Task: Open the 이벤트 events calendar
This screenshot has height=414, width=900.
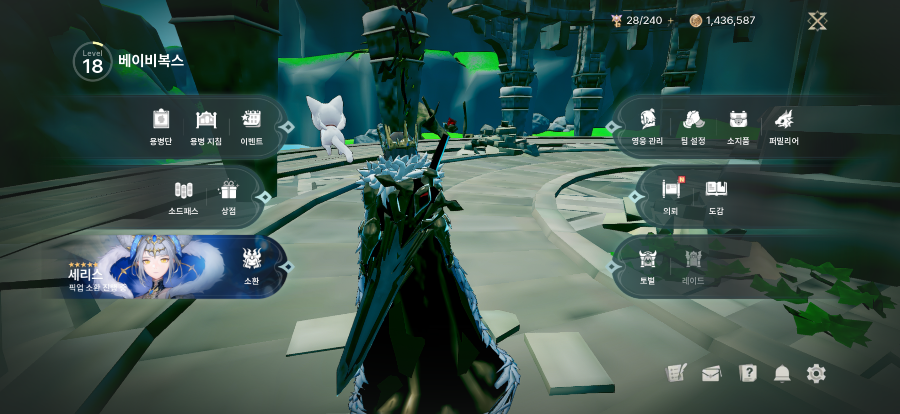Action: coord(251,126)
